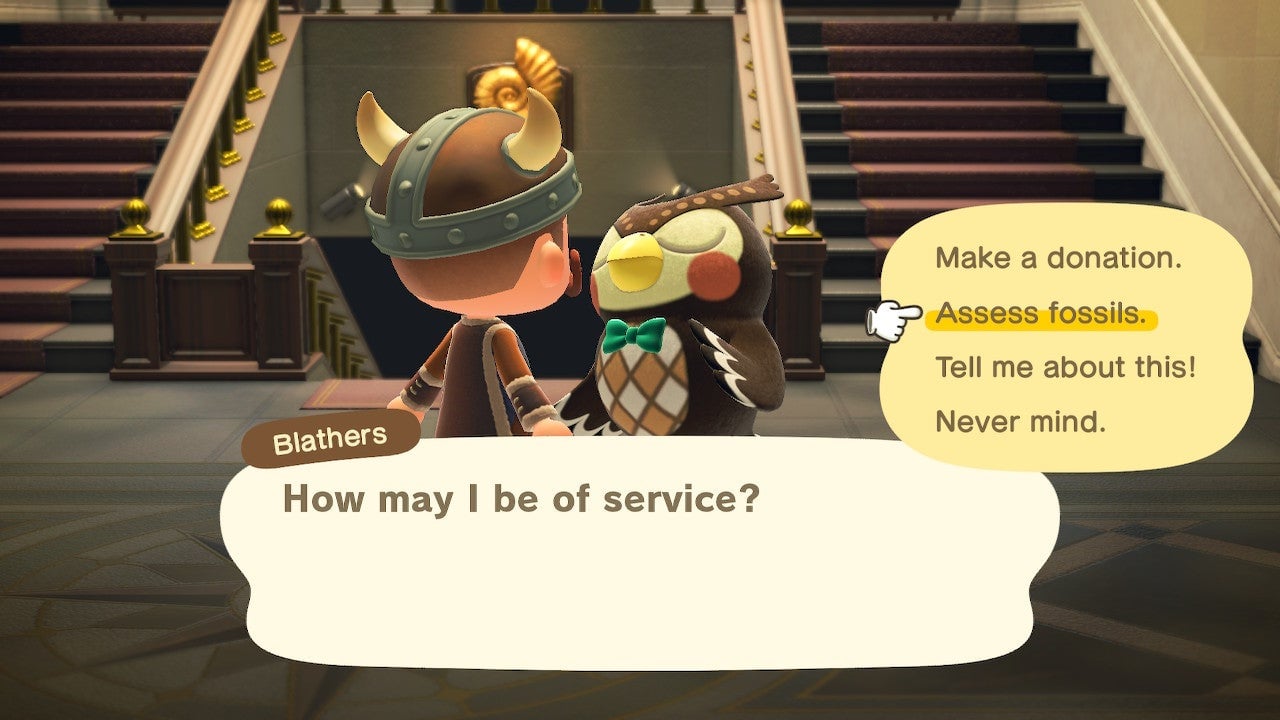Click the Blathers name tag
The height and width of the screenshot is (720, 1280).
(330, 435)
